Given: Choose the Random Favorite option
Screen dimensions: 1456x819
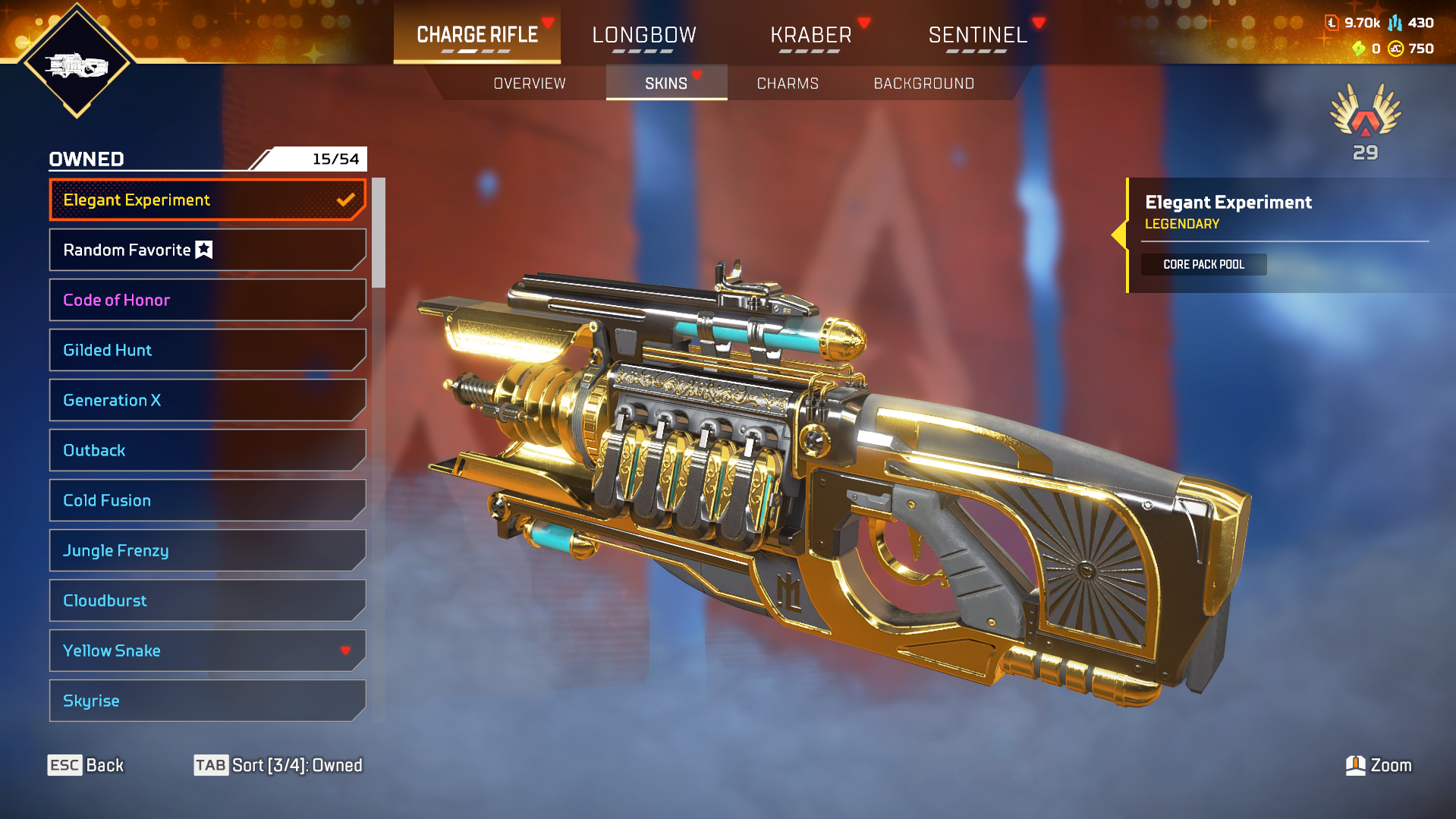Looking at the screenshot, I should [206, 250].
